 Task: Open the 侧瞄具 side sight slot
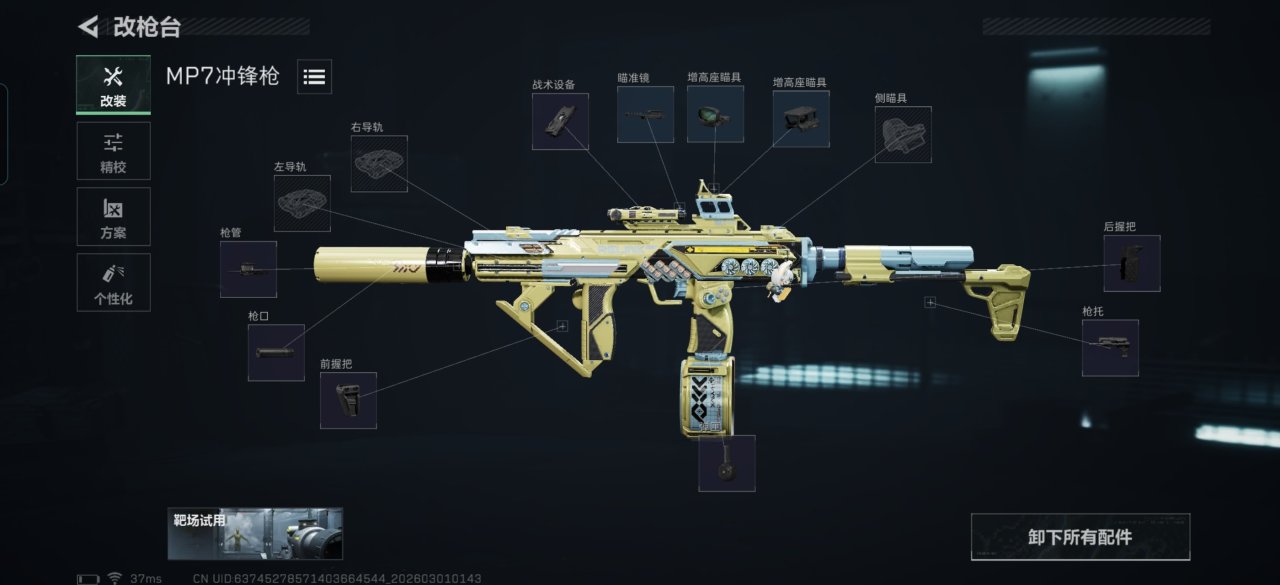(903, 135)
